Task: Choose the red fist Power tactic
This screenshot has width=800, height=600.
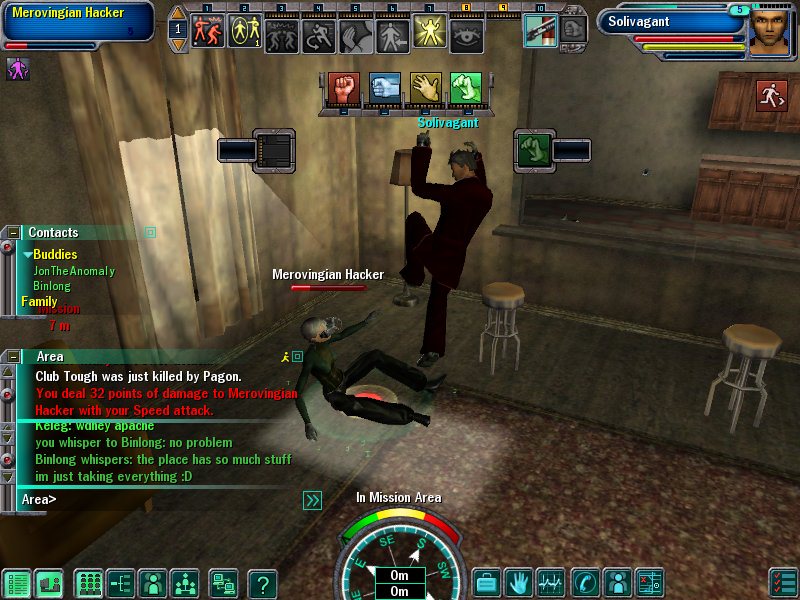Action: click(x=343, y=89)
